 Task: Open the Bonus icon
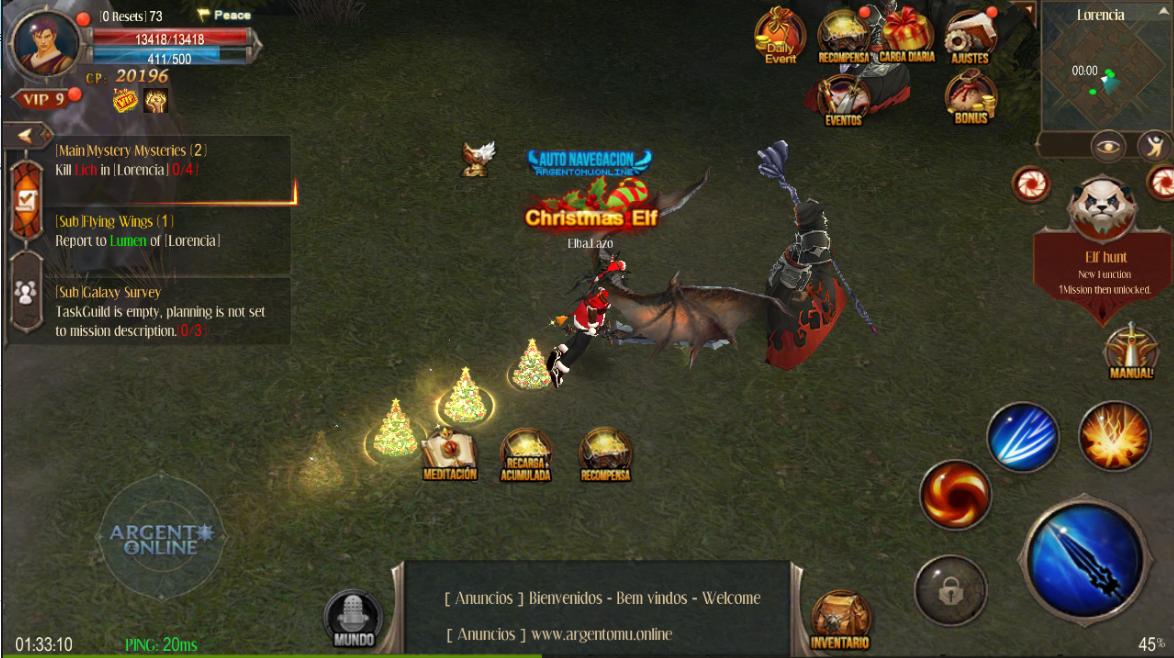click(x=970, y=99)
